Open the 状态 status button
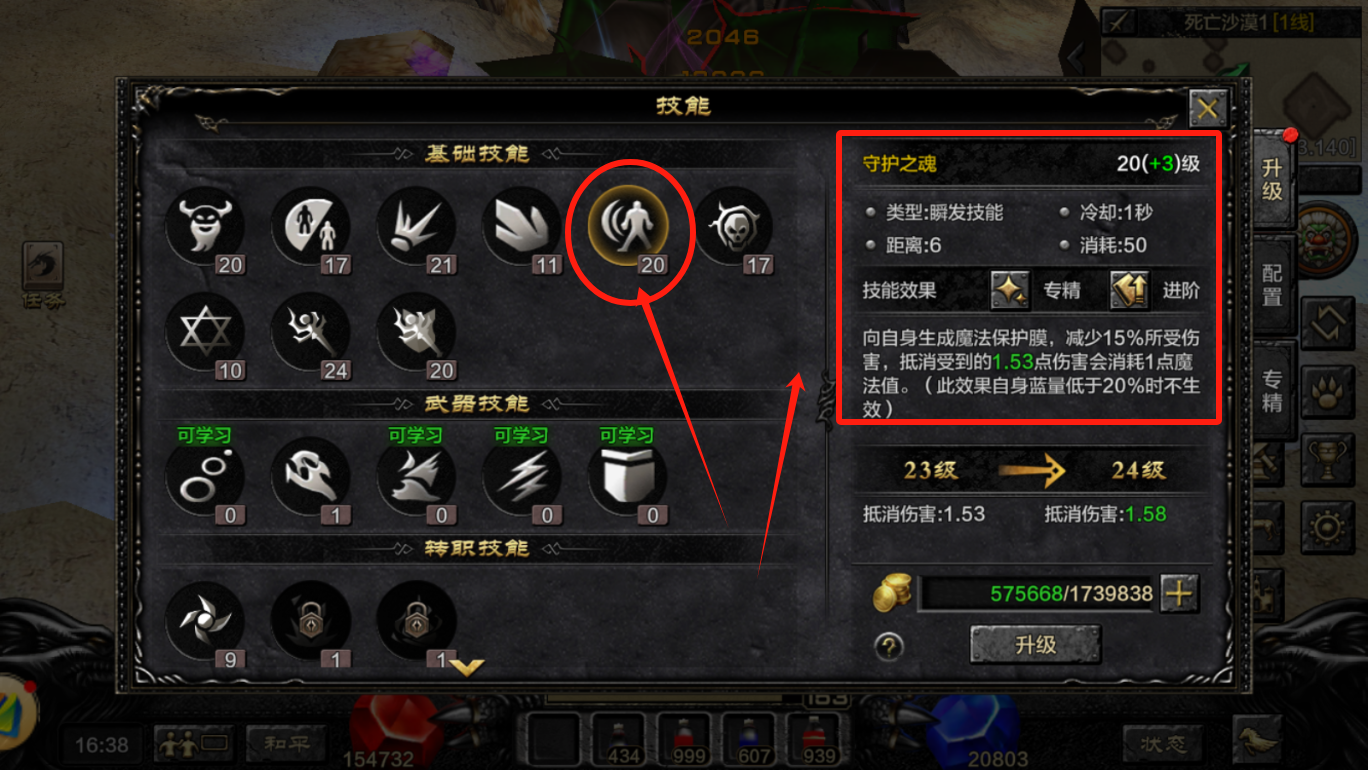 [1163, 744]
